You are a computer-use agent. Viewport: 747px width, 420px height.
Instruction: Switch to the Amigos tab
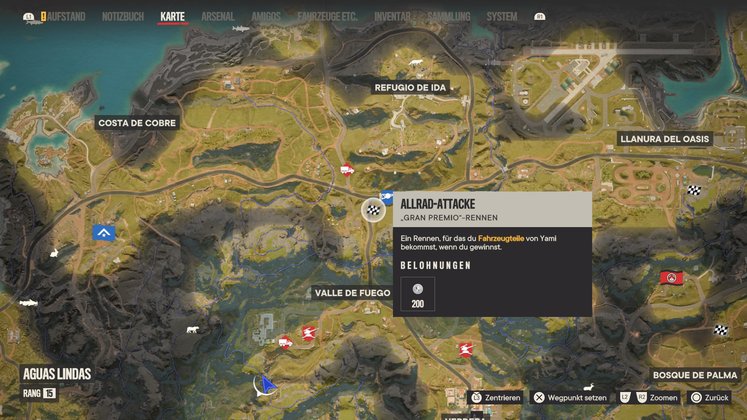[x=266, y=17]
